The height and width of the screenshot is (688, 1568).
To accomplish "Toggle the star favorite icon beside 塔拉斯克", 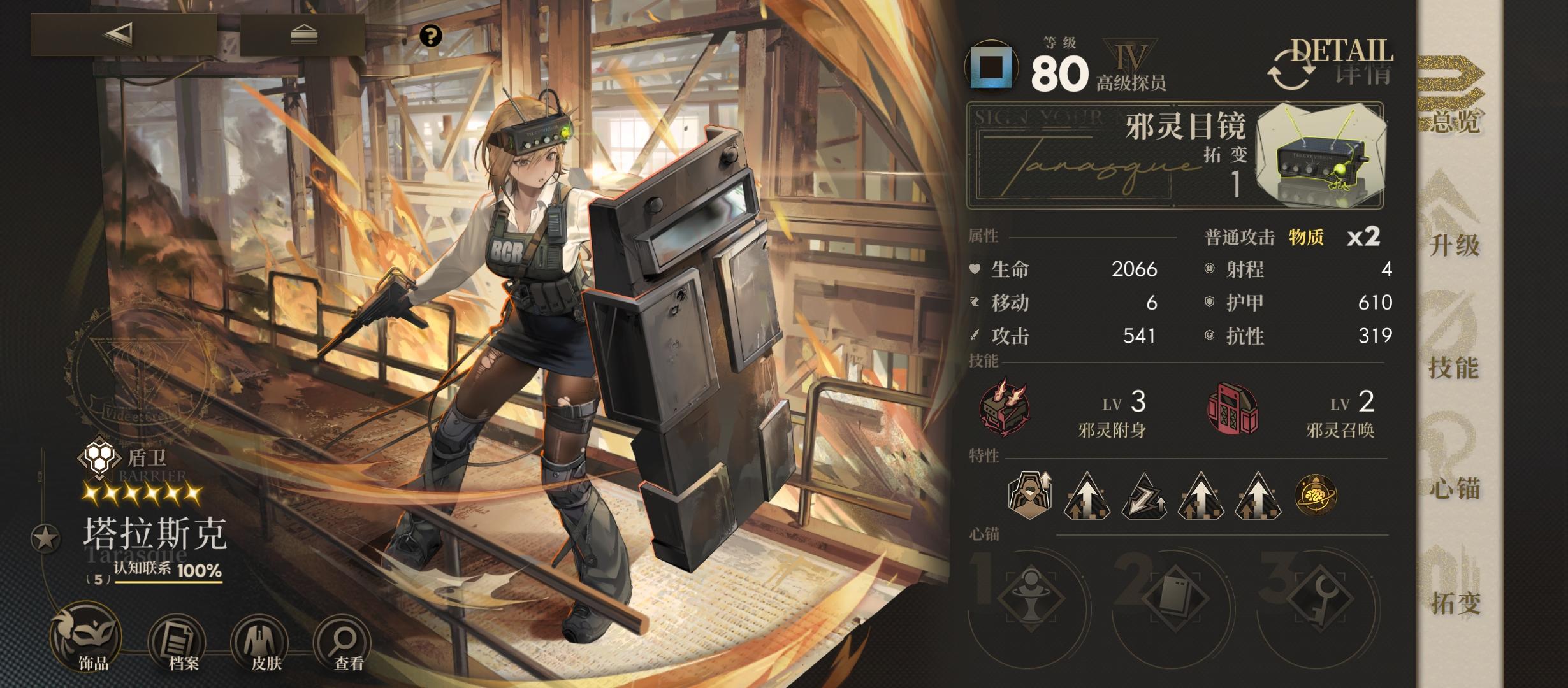I will (x=46, y=539).
